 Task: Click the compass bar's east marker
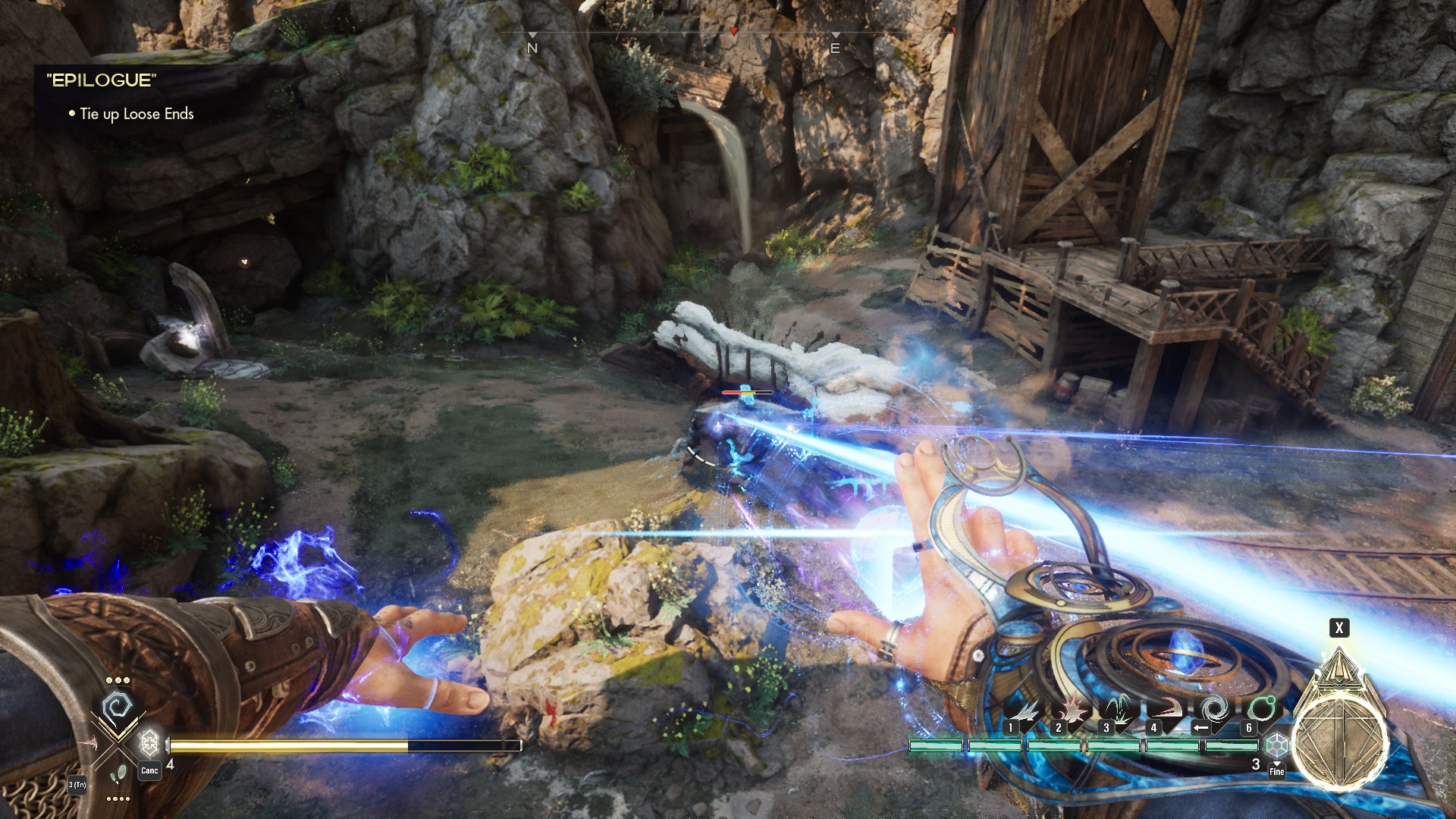(x=835, y=48)
